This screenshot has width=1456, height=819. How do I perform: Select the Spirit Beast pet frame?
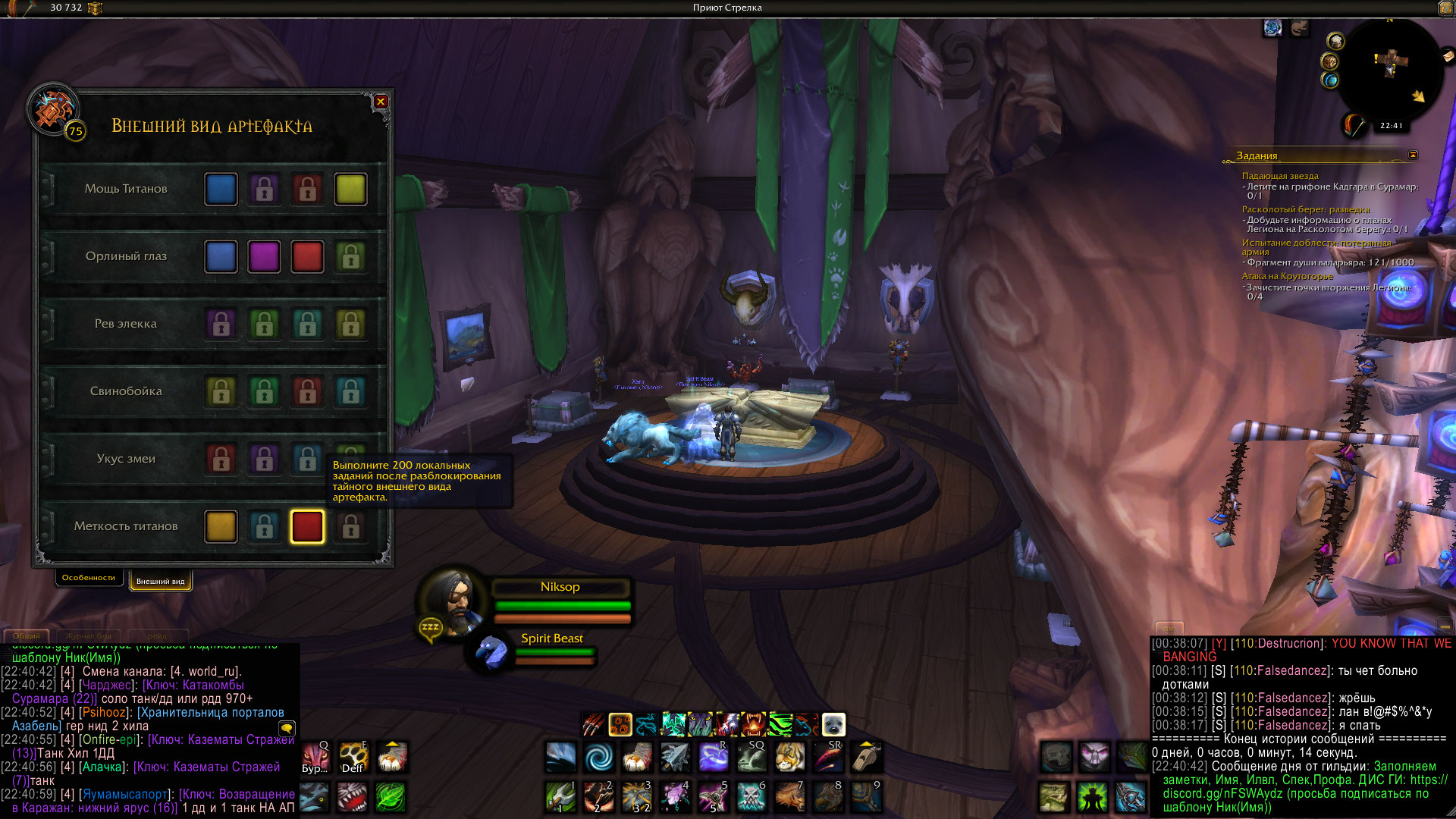[493, 651]
